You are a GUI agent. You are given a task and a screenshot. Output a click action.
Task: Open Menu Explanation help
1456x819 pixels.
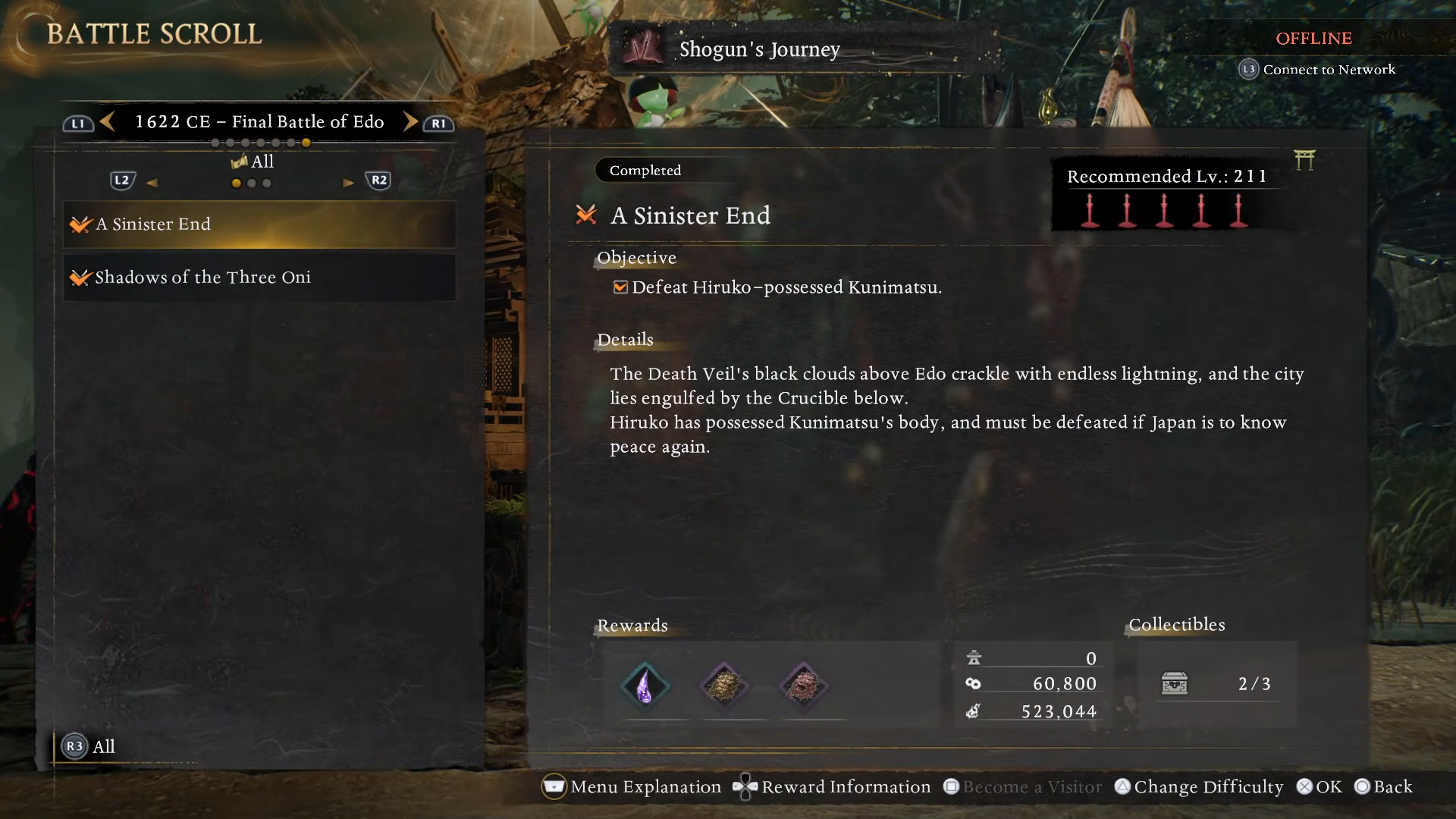click(632, 787)
